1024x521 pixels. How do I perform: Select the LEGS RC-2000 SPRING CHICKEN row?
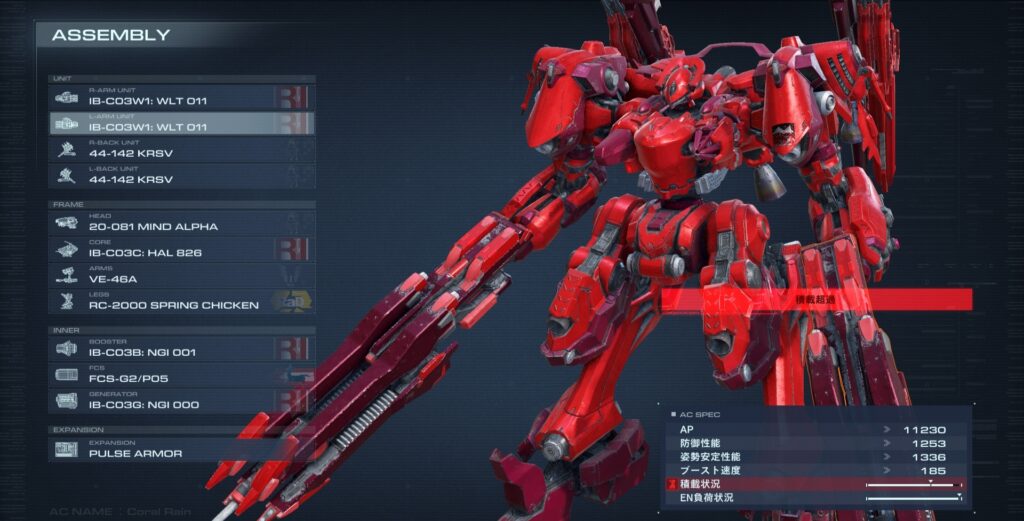point(182,301)
